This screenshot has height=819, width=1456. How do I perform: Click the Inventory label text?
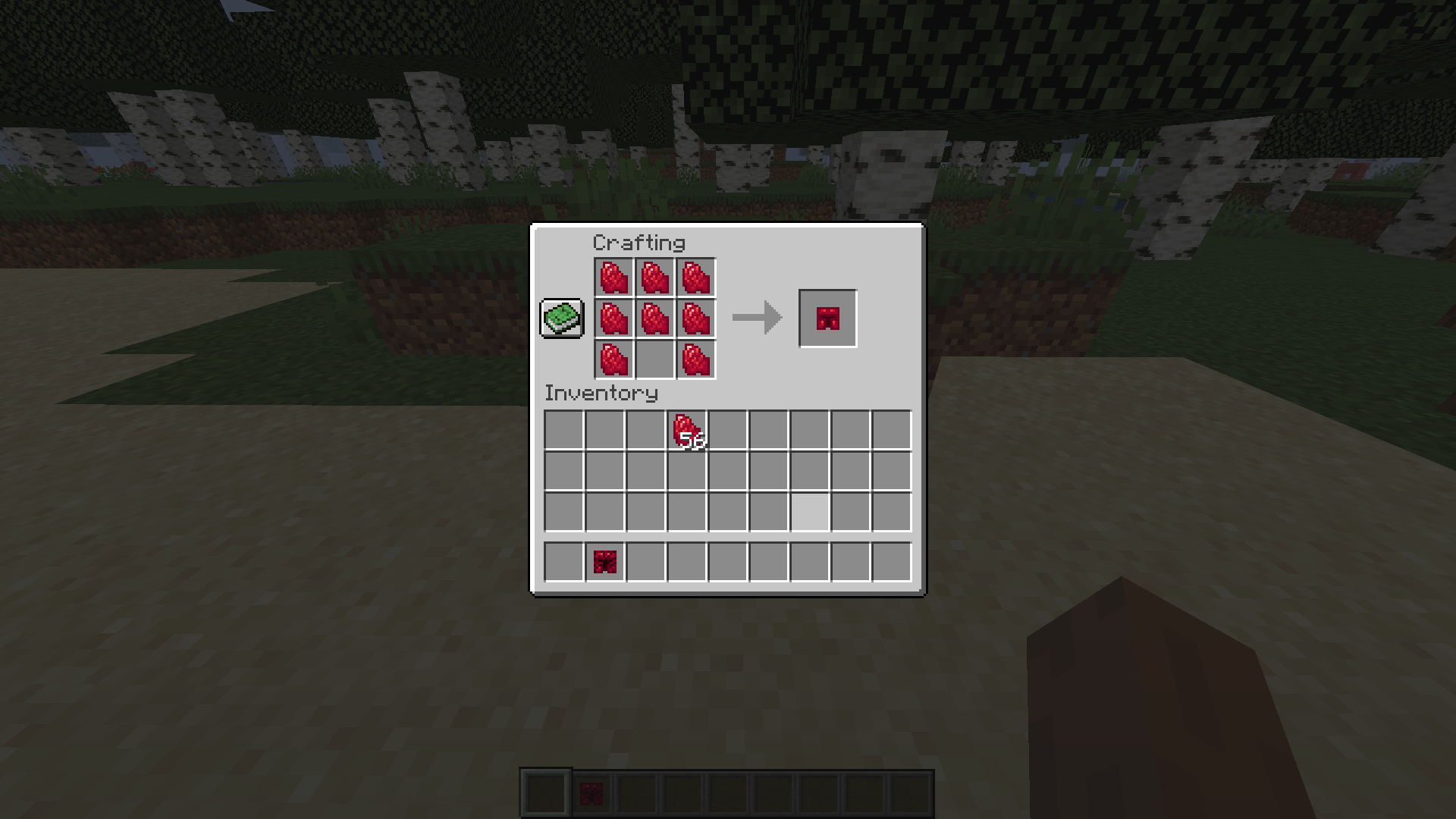click(601, 394)
